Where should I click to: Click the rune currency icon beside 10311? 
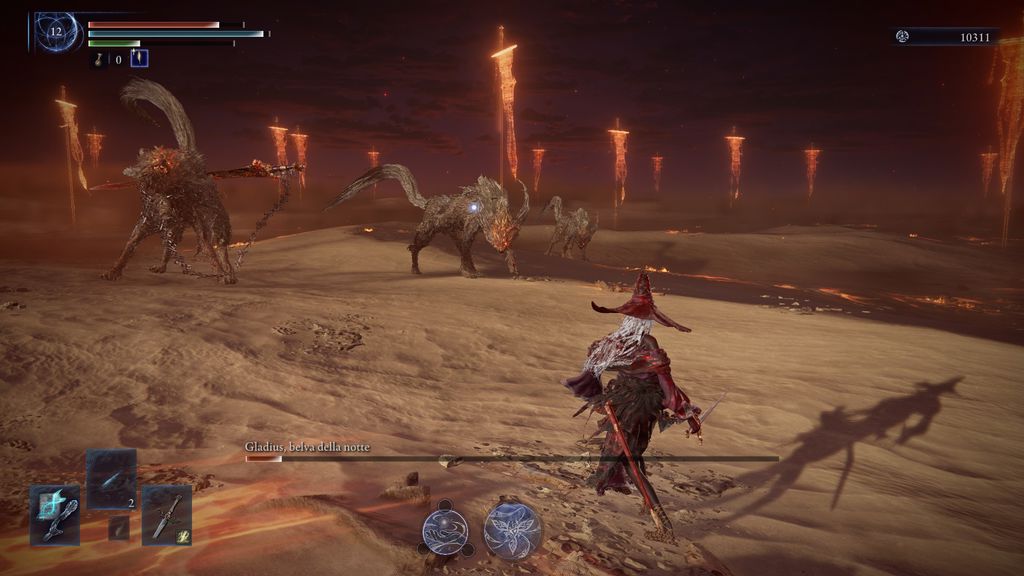[902, 37]
